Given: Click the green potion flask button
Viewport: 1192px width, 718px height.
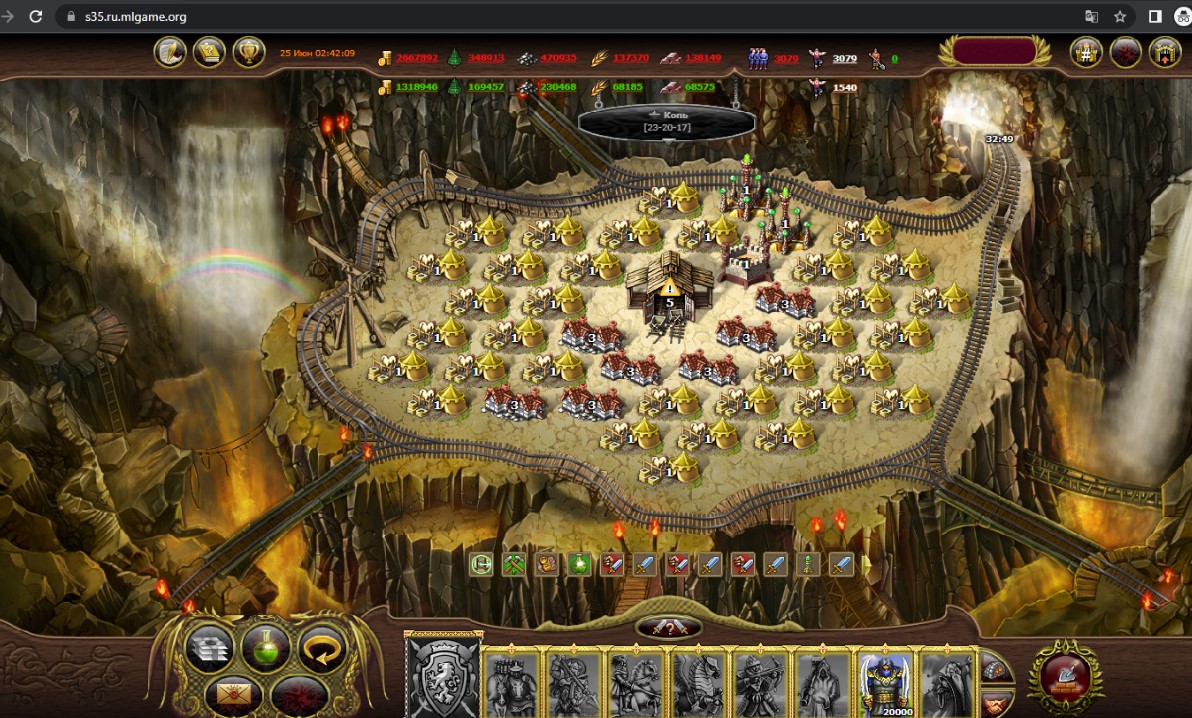Looking at the screenshot, I should tap(266, 648).
